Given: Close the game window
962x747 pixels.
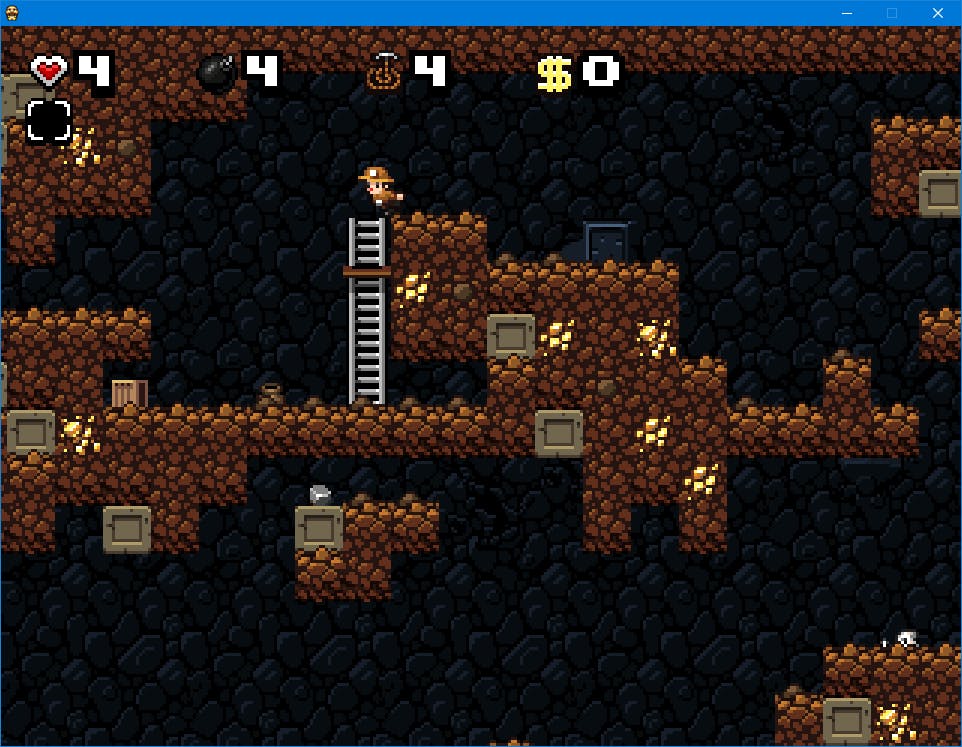Looking at the screenshot, I should (937, 13).
